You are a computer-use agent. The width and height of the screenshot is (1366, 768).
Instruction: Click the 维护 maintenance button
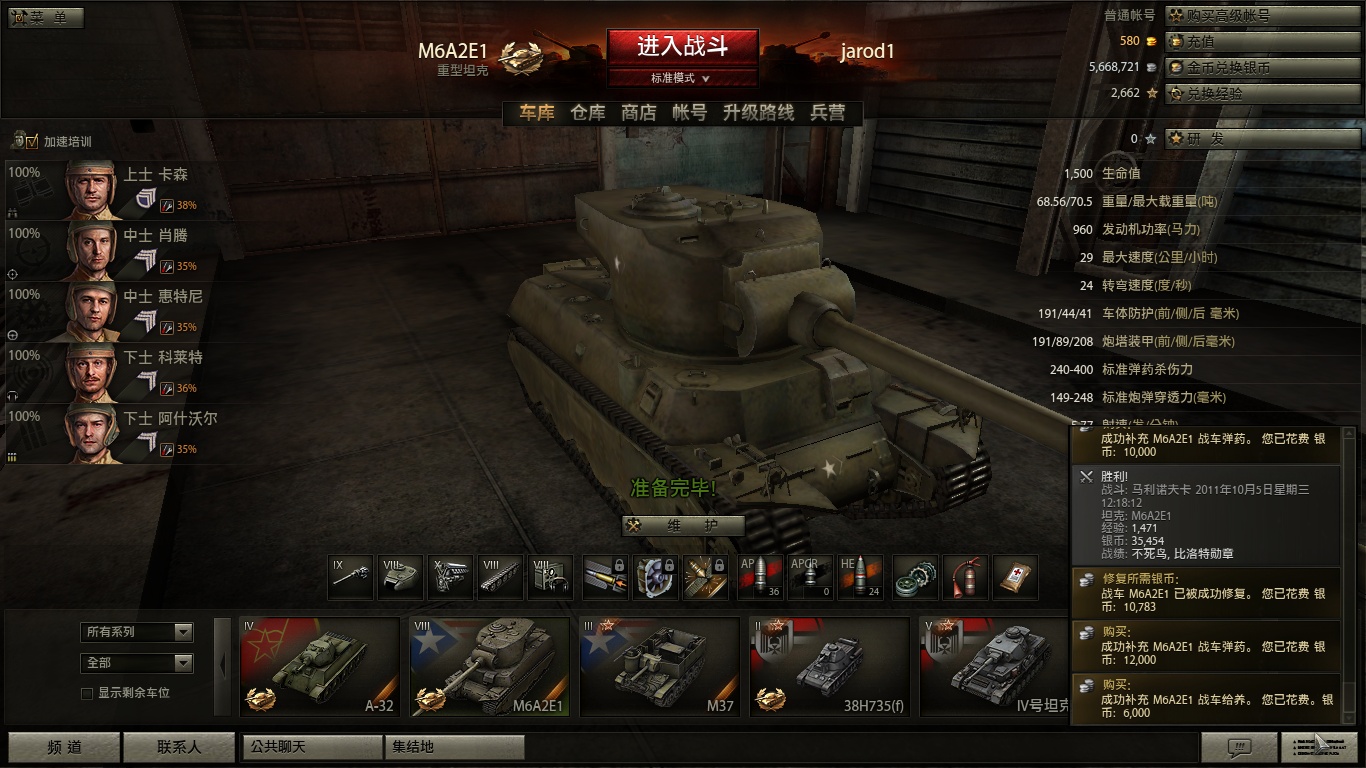tap(683, 526)
